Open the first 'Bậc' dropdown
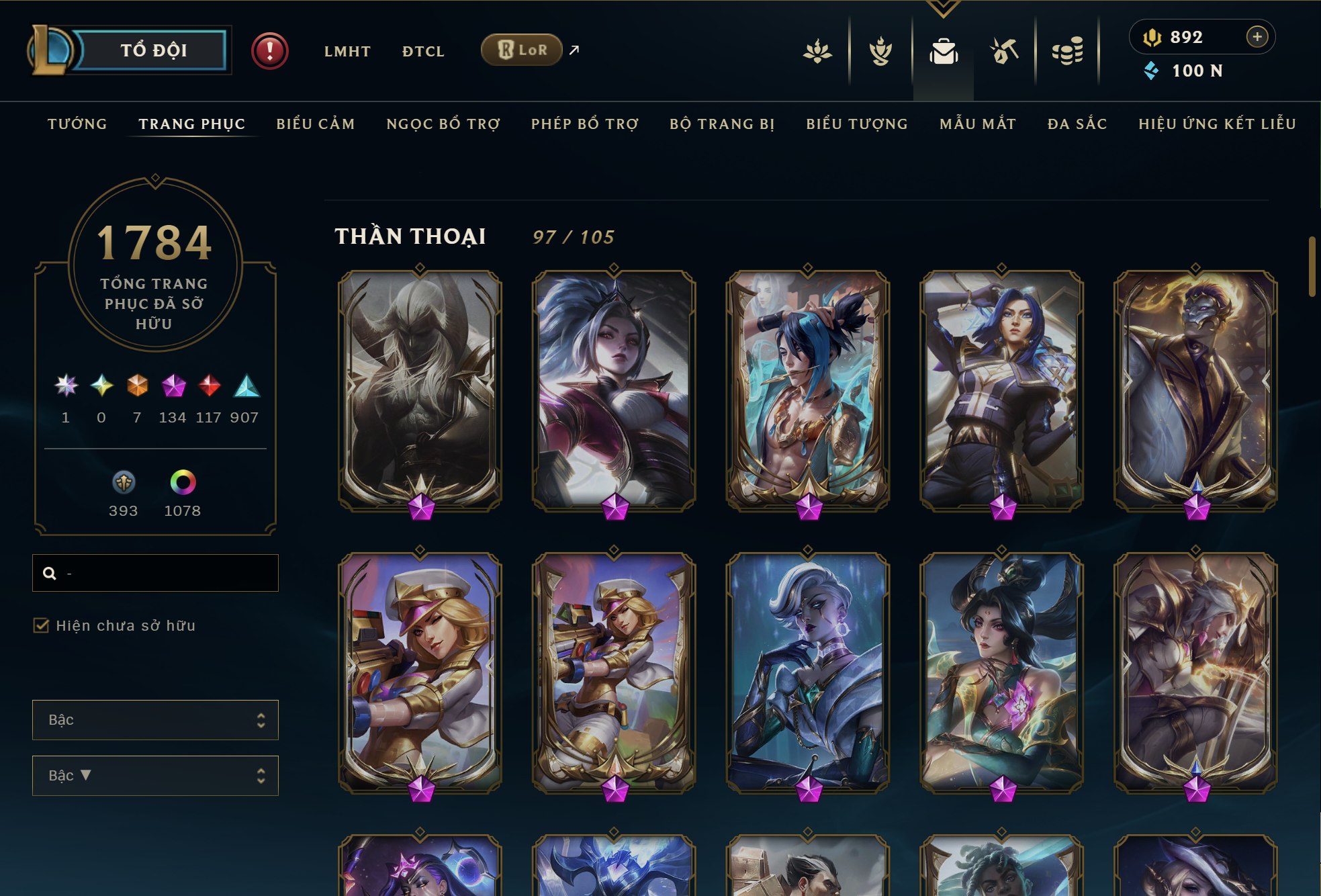 coord(155,720)
